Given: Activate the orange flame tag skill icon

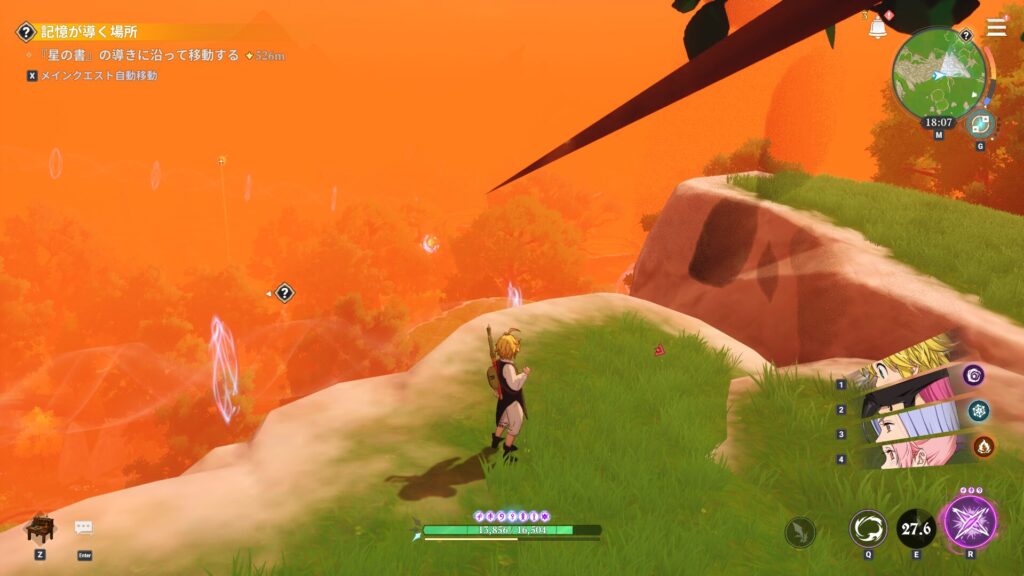Looking at the screenshot, I should point(983,446).
